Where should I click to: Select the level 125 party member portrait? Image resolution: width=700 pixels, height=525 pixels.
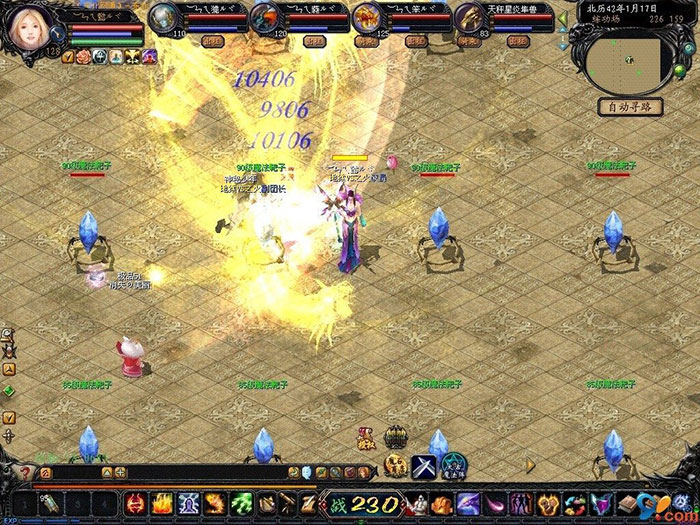[366, 18]
